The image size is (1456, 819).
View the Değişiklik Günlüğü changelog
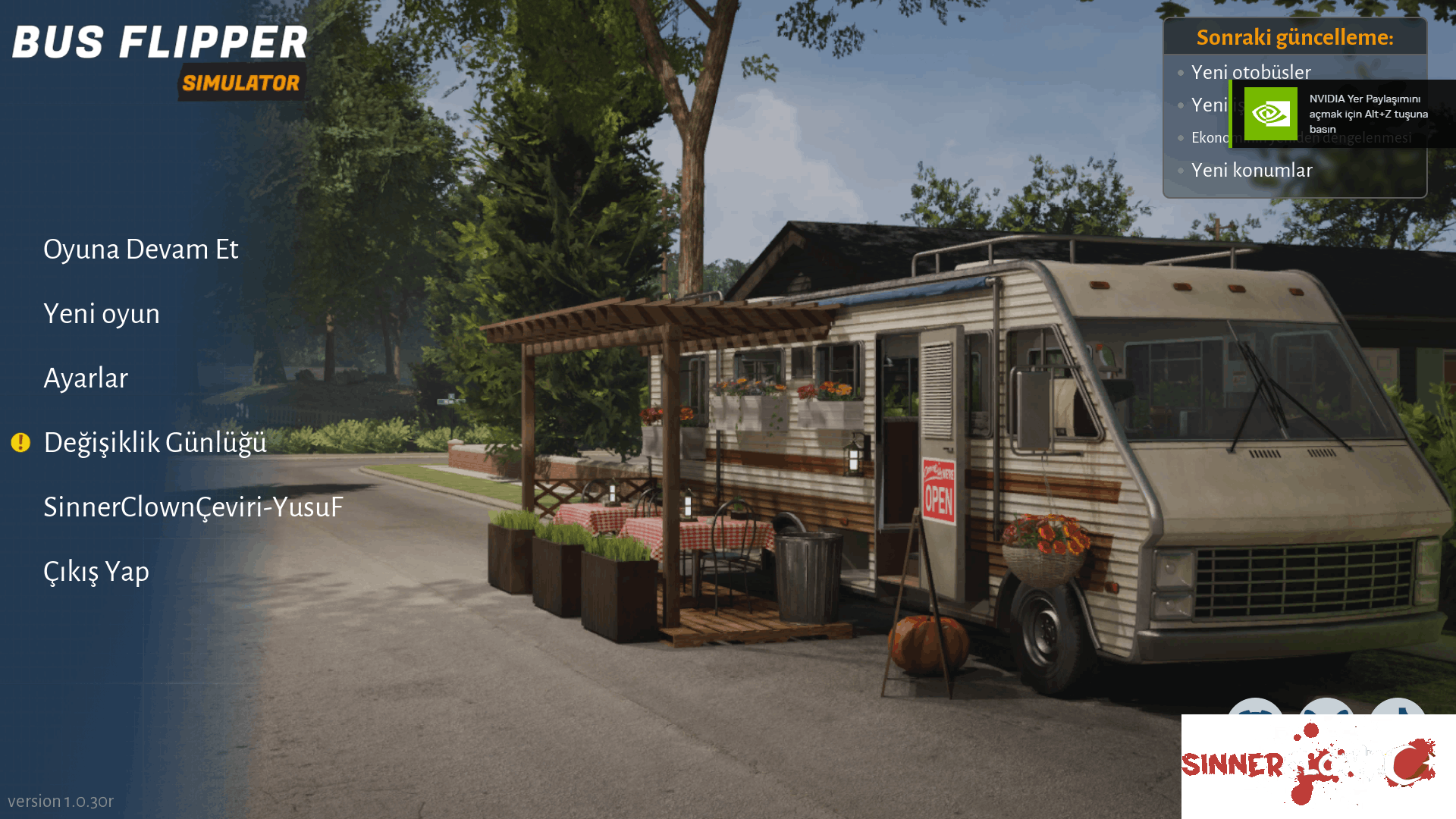click(x=154, y=443)
